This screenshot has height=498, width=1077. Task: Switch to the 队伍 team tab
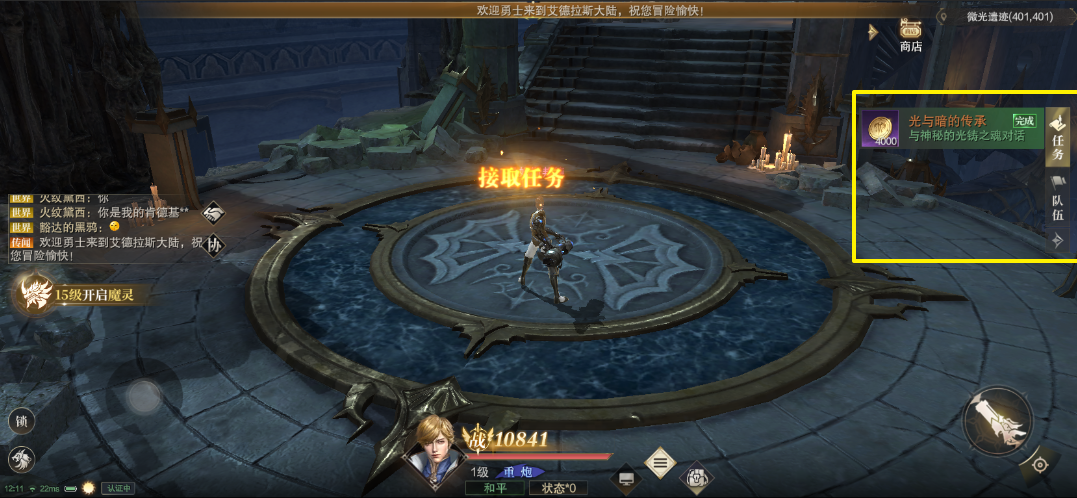click(x=1057, y=198)
